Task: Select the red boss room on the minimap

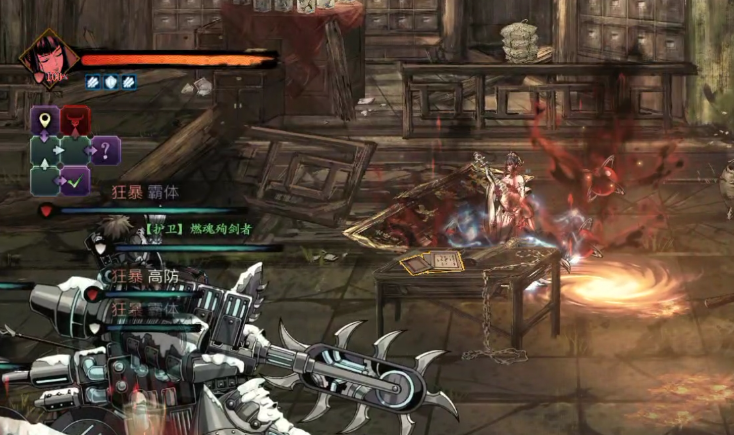Action: coord(75,121)
